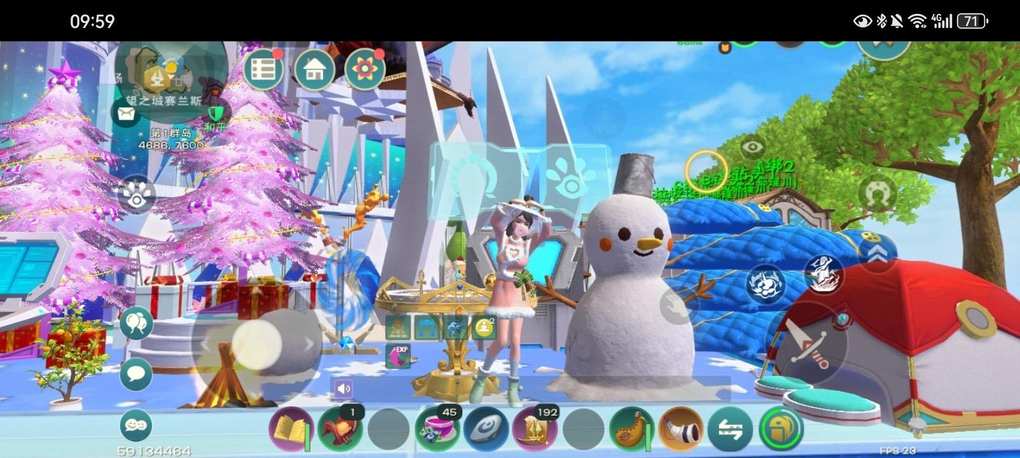Select the golden saddle hotbar item

point(632,429)
